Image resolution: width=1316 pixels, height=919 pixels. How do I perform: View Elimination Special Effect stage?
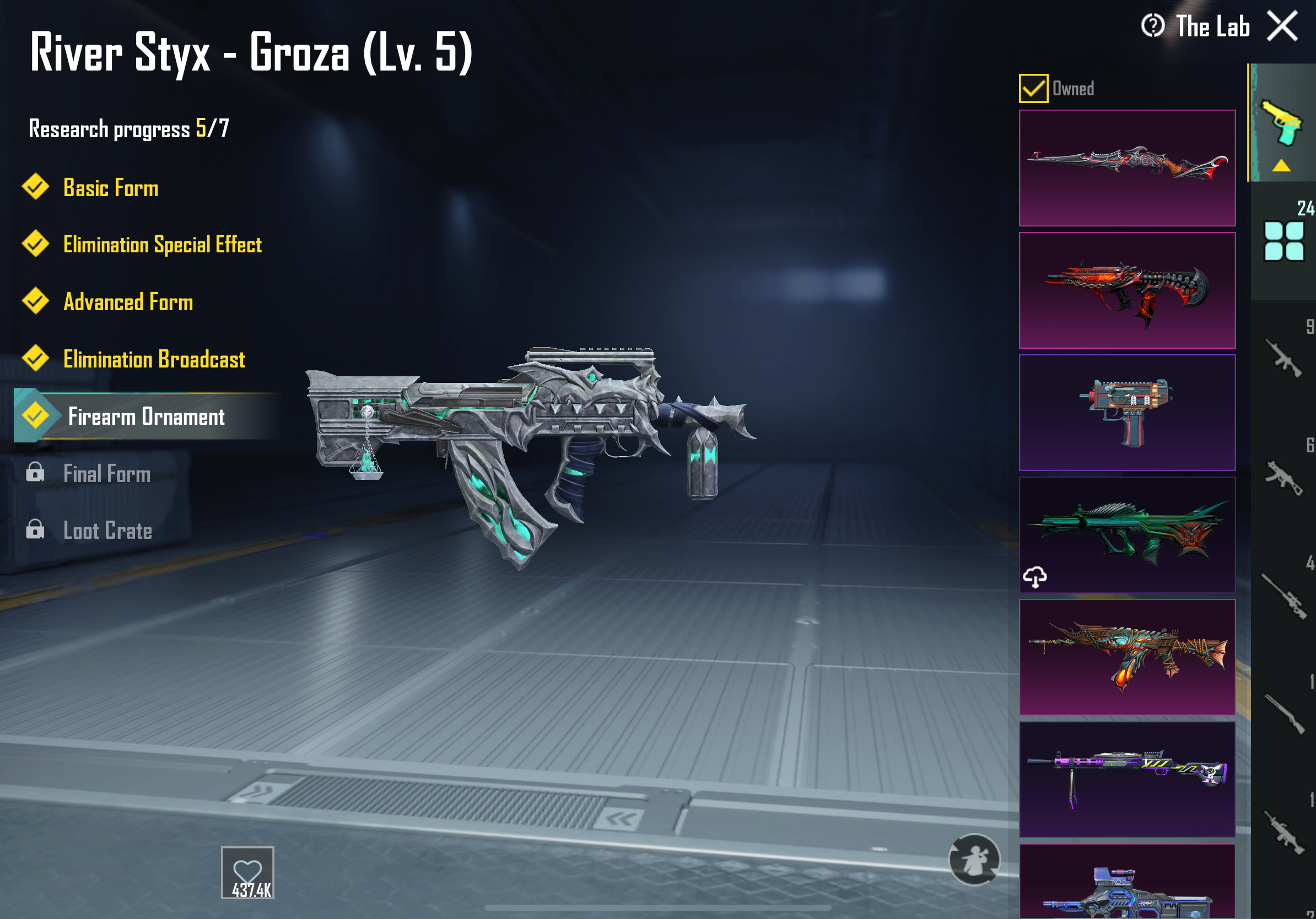[x=161, y=245]
